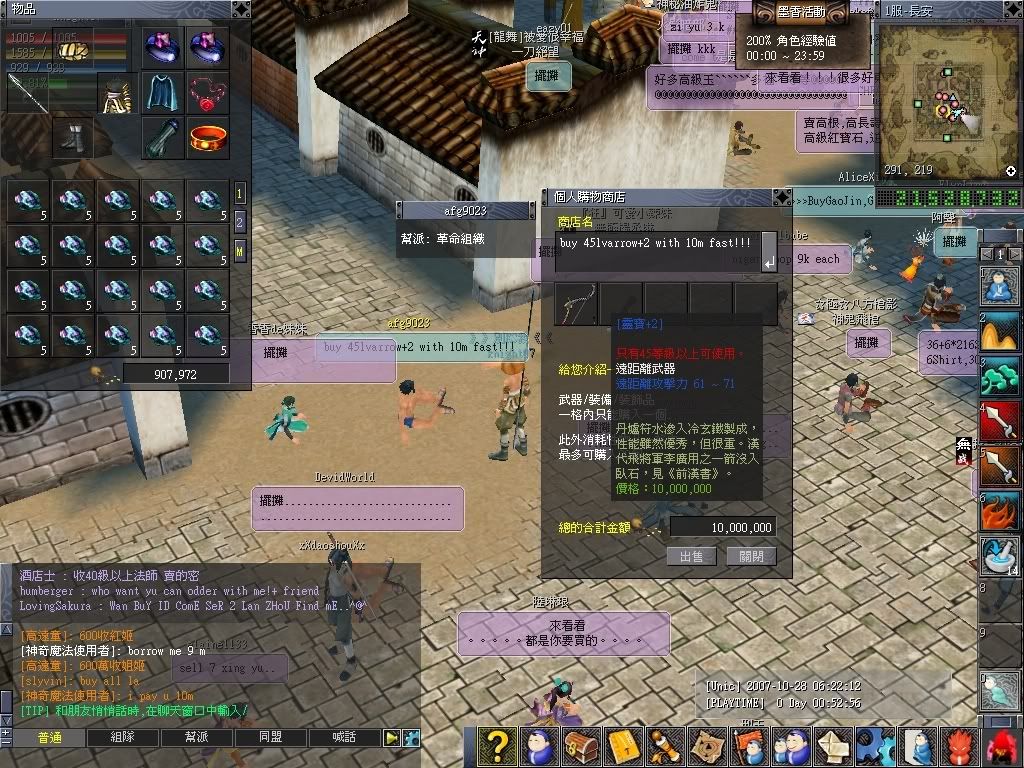Viewport: 1024px width, 768px height.
Task: Select the equipped orange bracelet slot
Action: [208, 137]
